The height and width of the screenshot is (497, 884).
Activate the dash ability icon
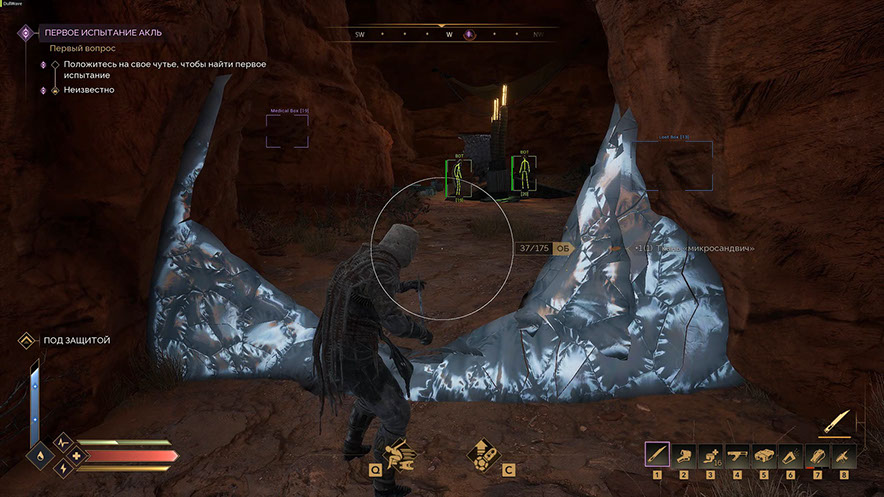pyautogui.click(x=402, y=456)
